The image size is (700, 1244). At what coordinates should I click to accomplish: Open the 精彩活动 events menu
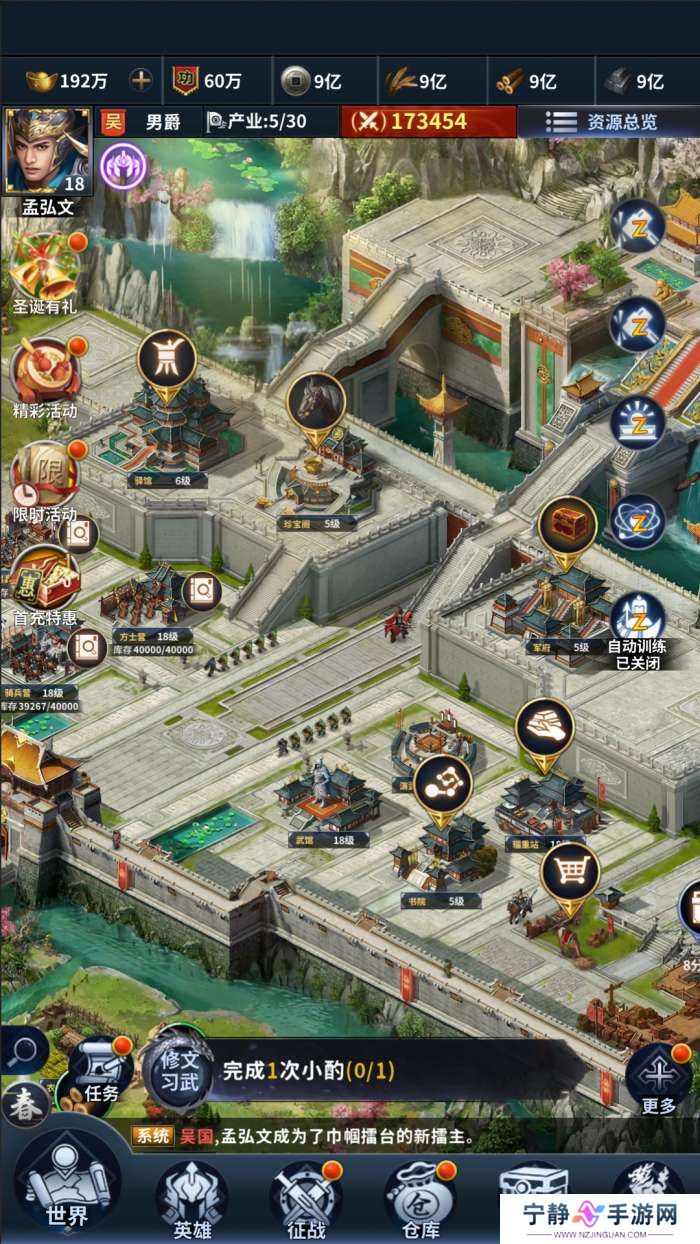click(45, 372)
